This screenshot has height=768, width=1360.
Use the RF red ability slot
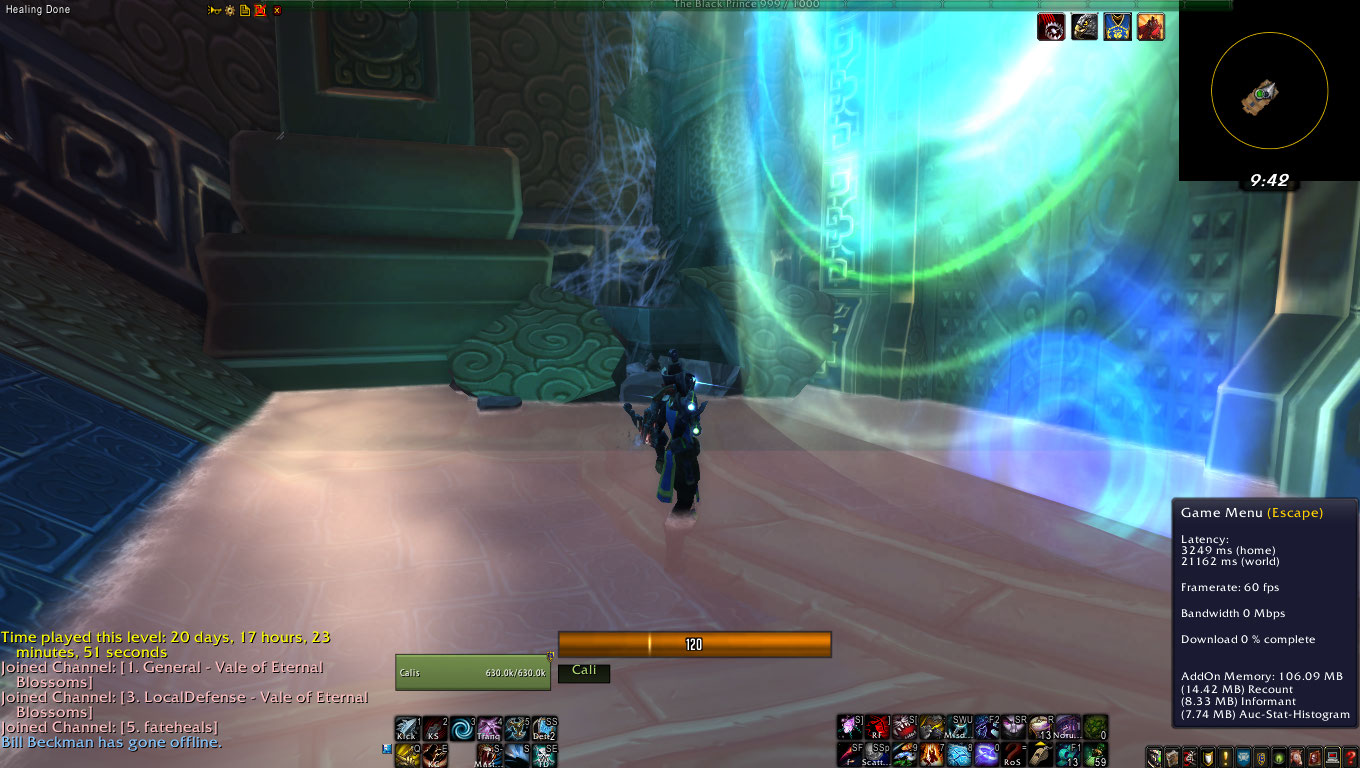(x=877, y=727)
